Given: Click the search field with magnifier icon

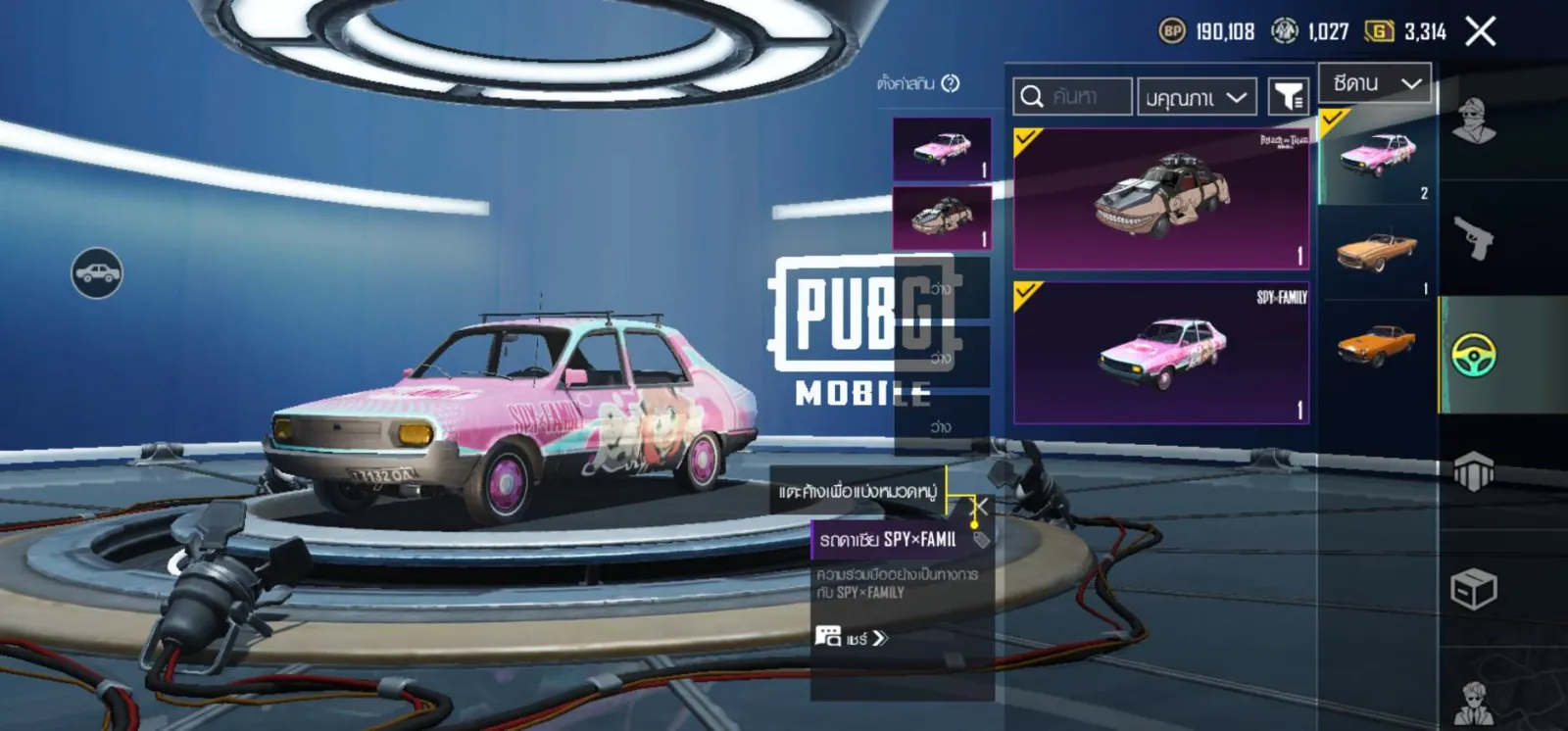Looking at the screenshot, I should pos(1072,96).
